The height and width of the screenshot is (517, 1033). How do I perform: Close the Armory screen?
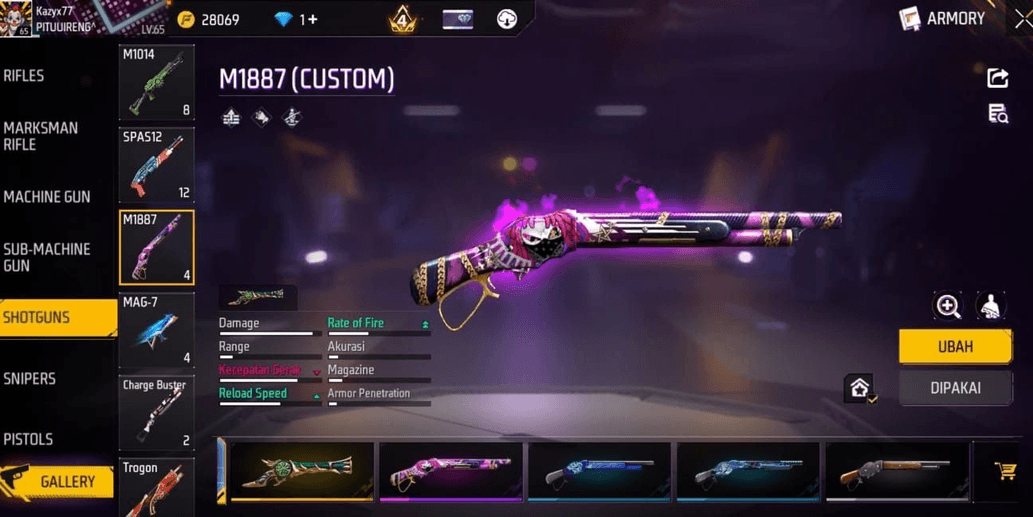(1022, 18)
